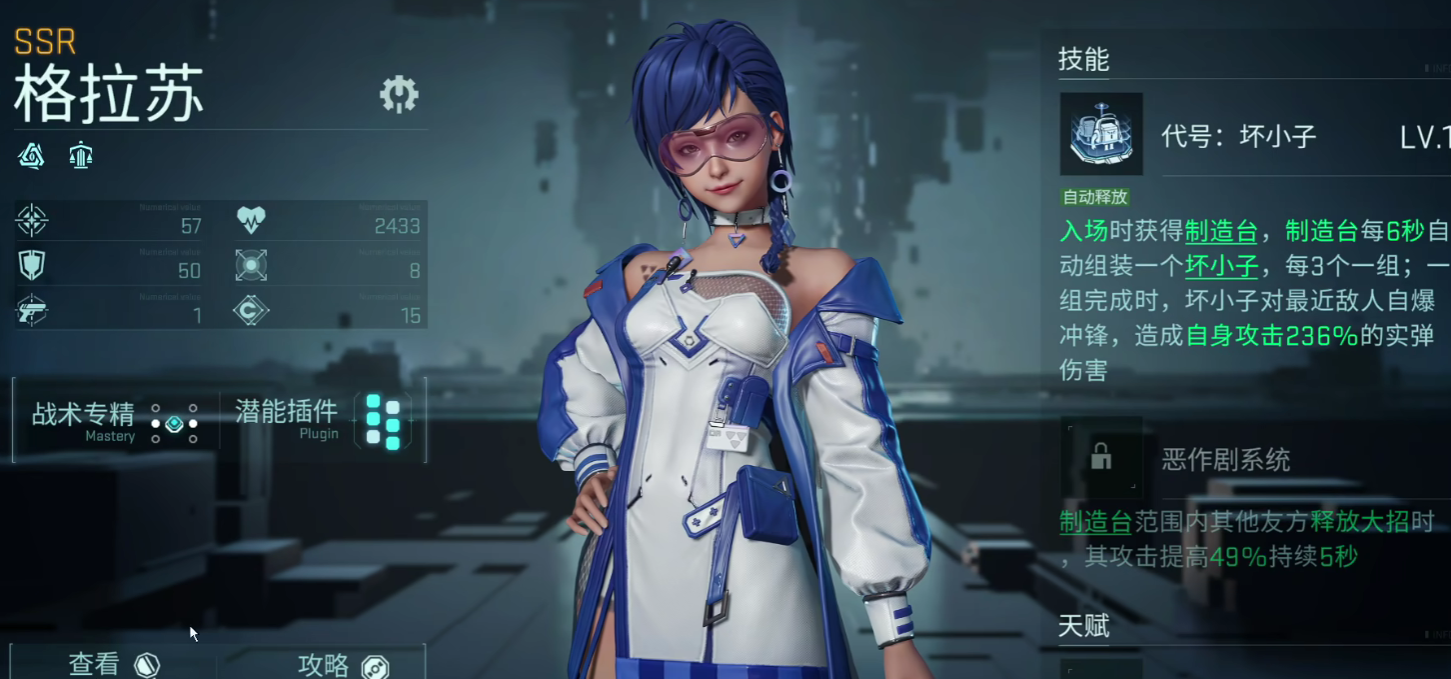Select the 代号：坏小子 skill icon

coord(1101,135)
